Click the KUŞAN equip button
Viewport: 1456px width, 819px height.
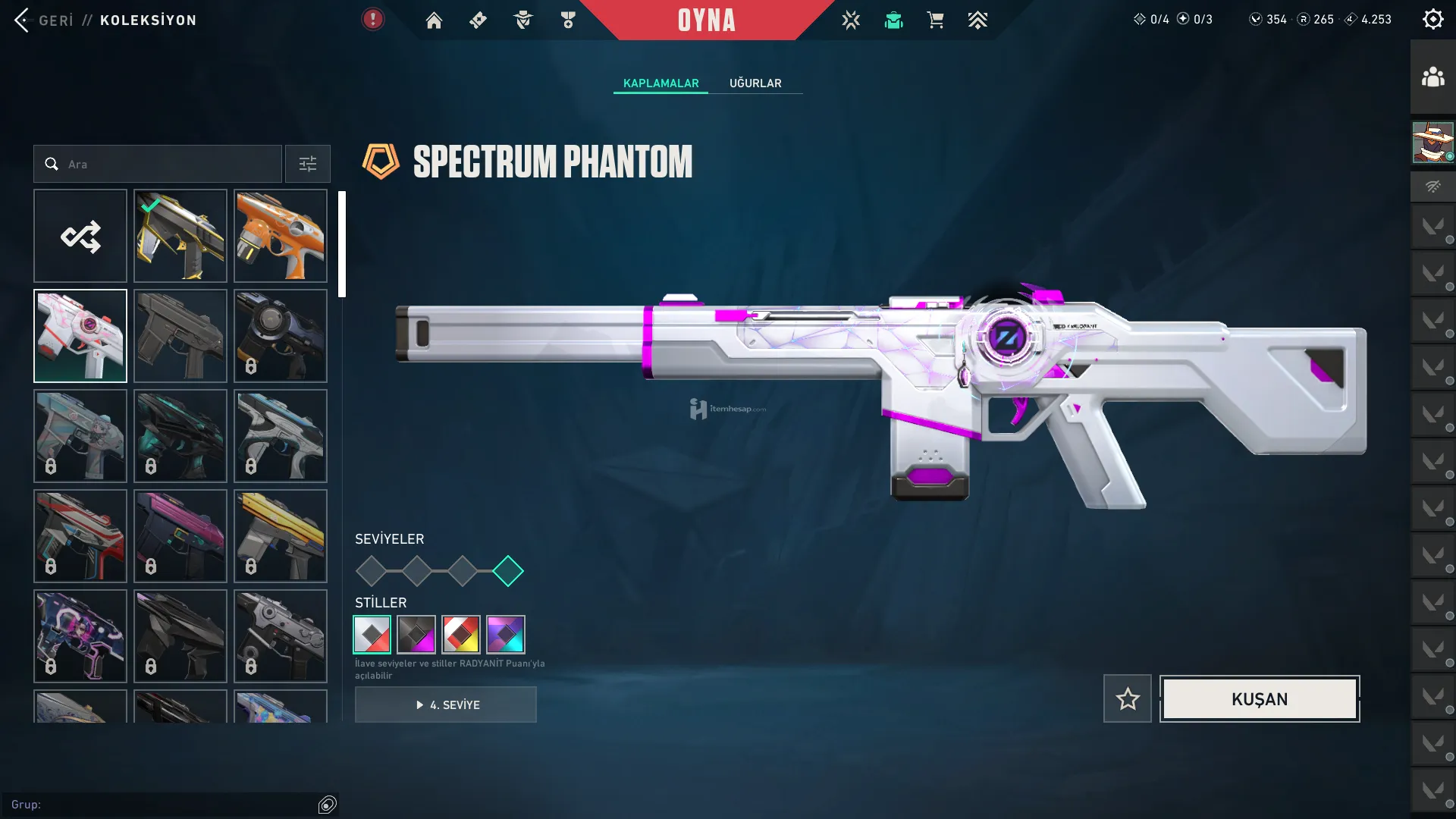1259,698
